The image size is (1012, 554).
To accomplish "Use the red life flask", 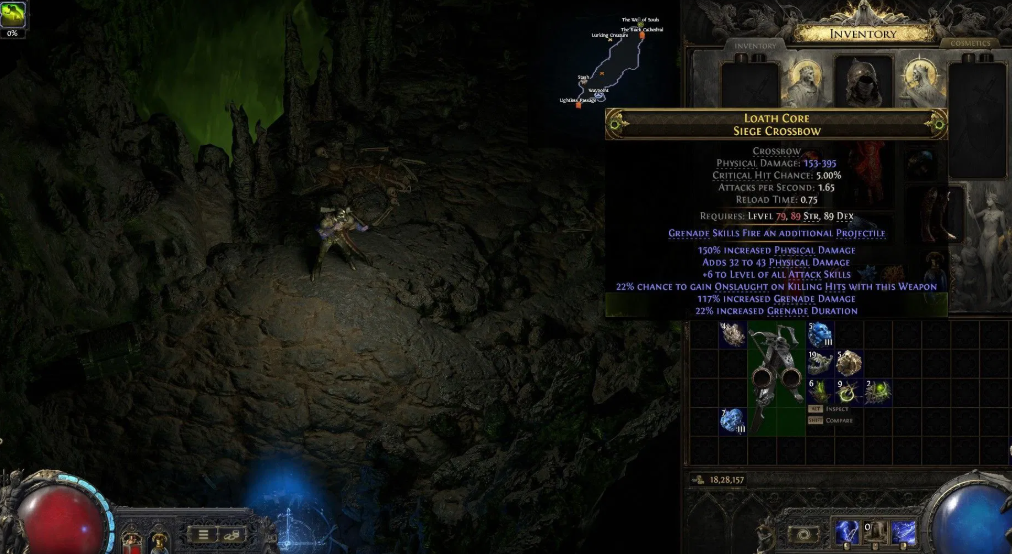I will 130,541.
